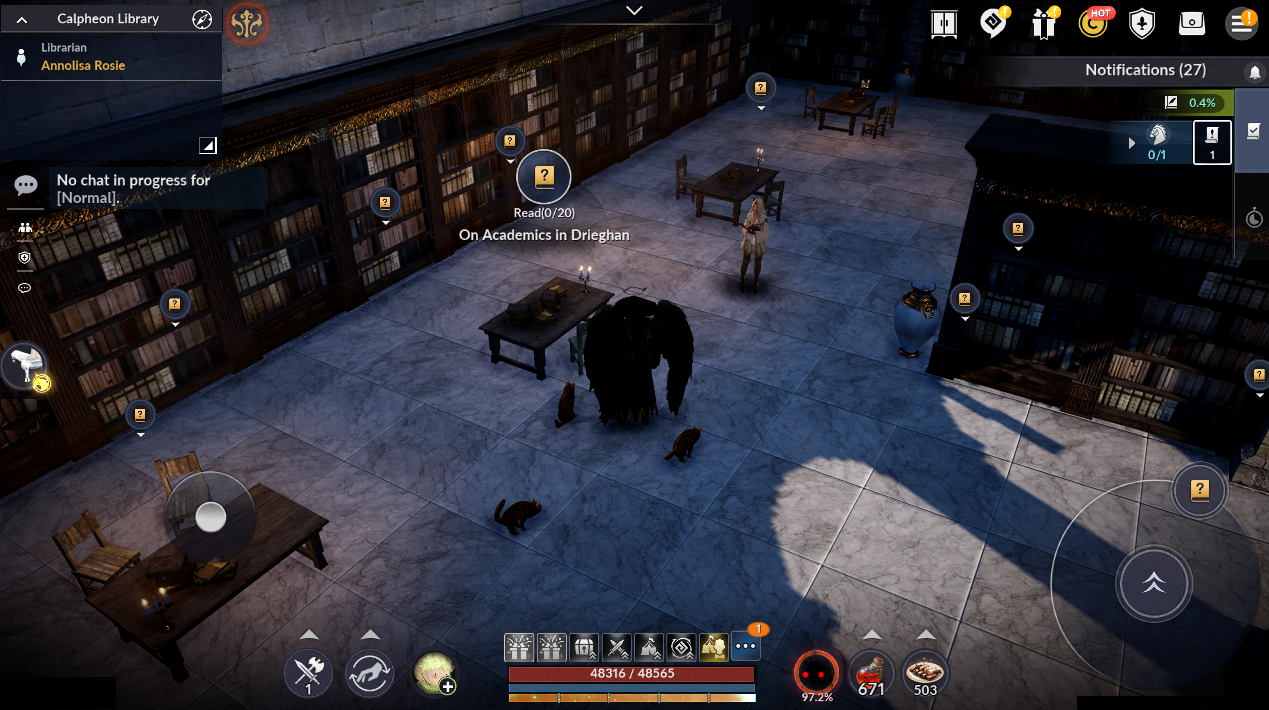The height and width of the screenshot is (710, 1269).
Task: Eat the food item with 503 count
Action: click(925, 673)
